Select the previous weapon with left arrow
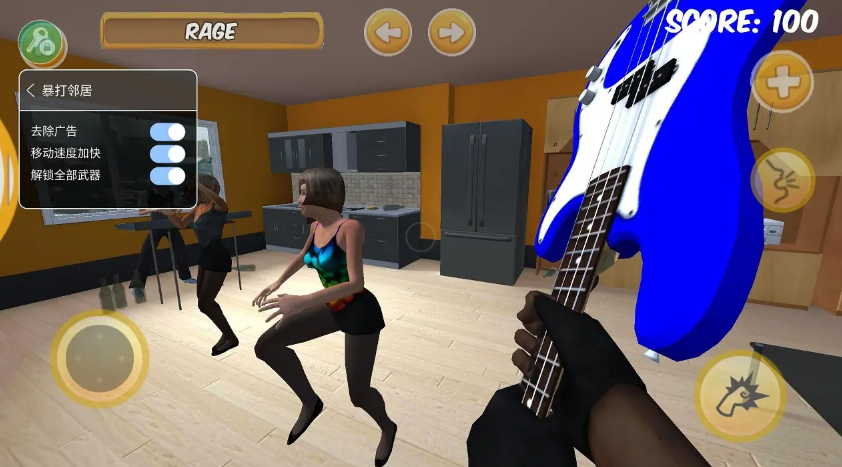Screen dimensions: 842x467 (x=387, y=33)
